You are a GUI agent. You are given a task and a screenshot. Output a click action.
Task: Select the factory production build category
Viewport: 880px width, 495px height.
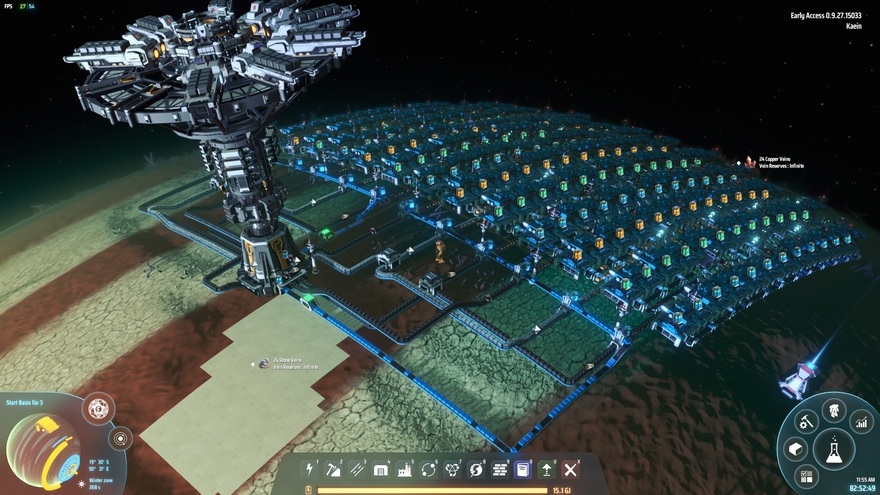[405, 469]
